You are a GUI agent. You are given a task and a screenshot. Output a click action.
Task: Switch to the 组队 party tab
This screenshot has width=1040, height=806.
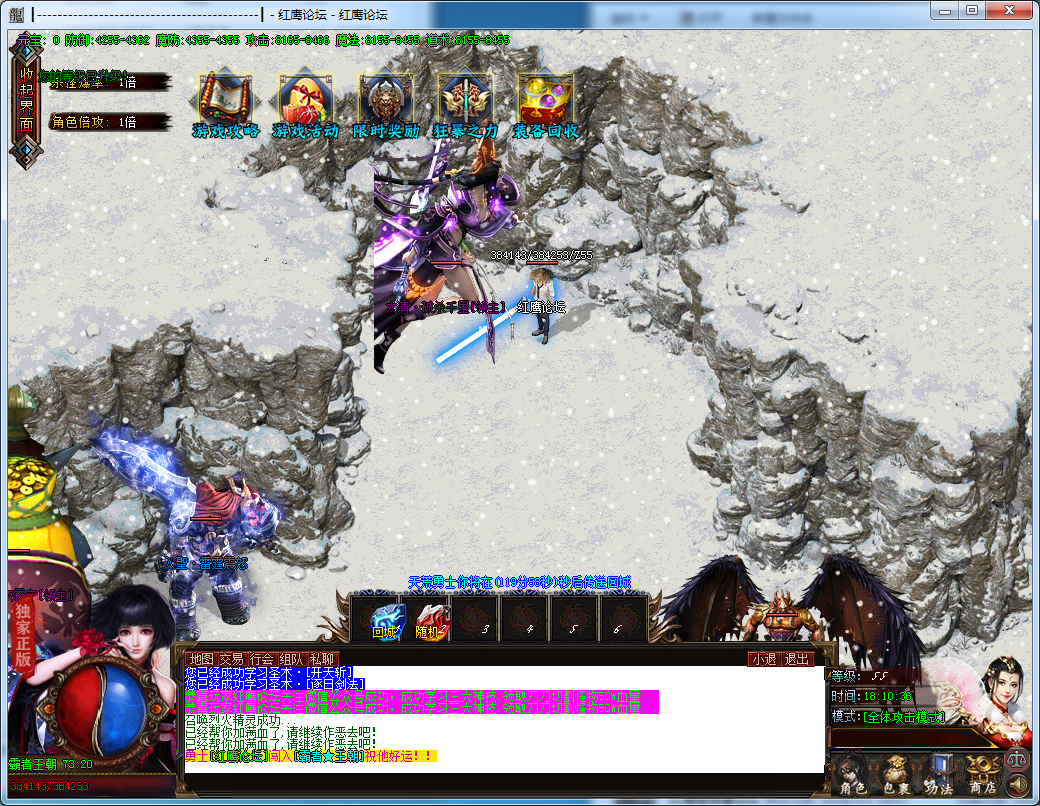coord(292,659)
